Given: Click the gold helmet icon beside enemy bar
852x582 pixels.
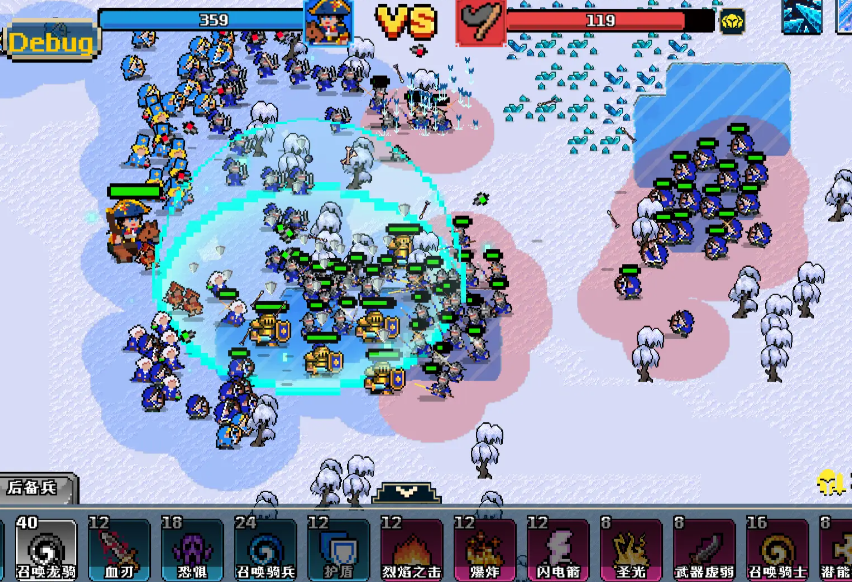Looking at the screenshot, I should 733,21.
